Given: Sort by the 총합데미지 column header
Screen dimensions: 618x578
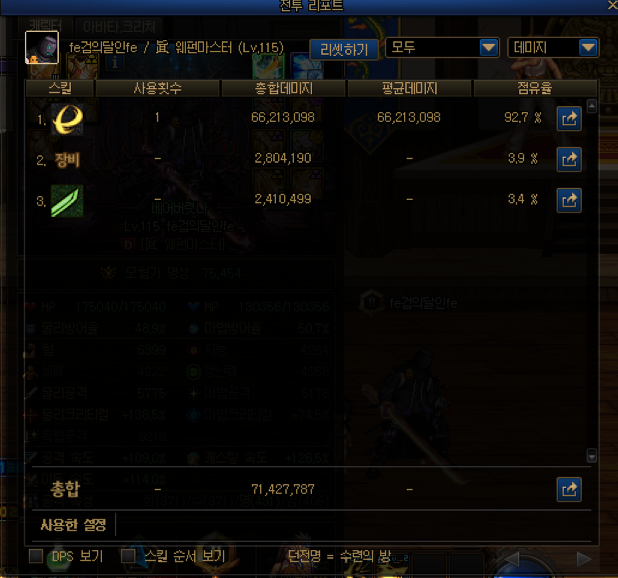Looking at the screenshot, I should point(283,89).
